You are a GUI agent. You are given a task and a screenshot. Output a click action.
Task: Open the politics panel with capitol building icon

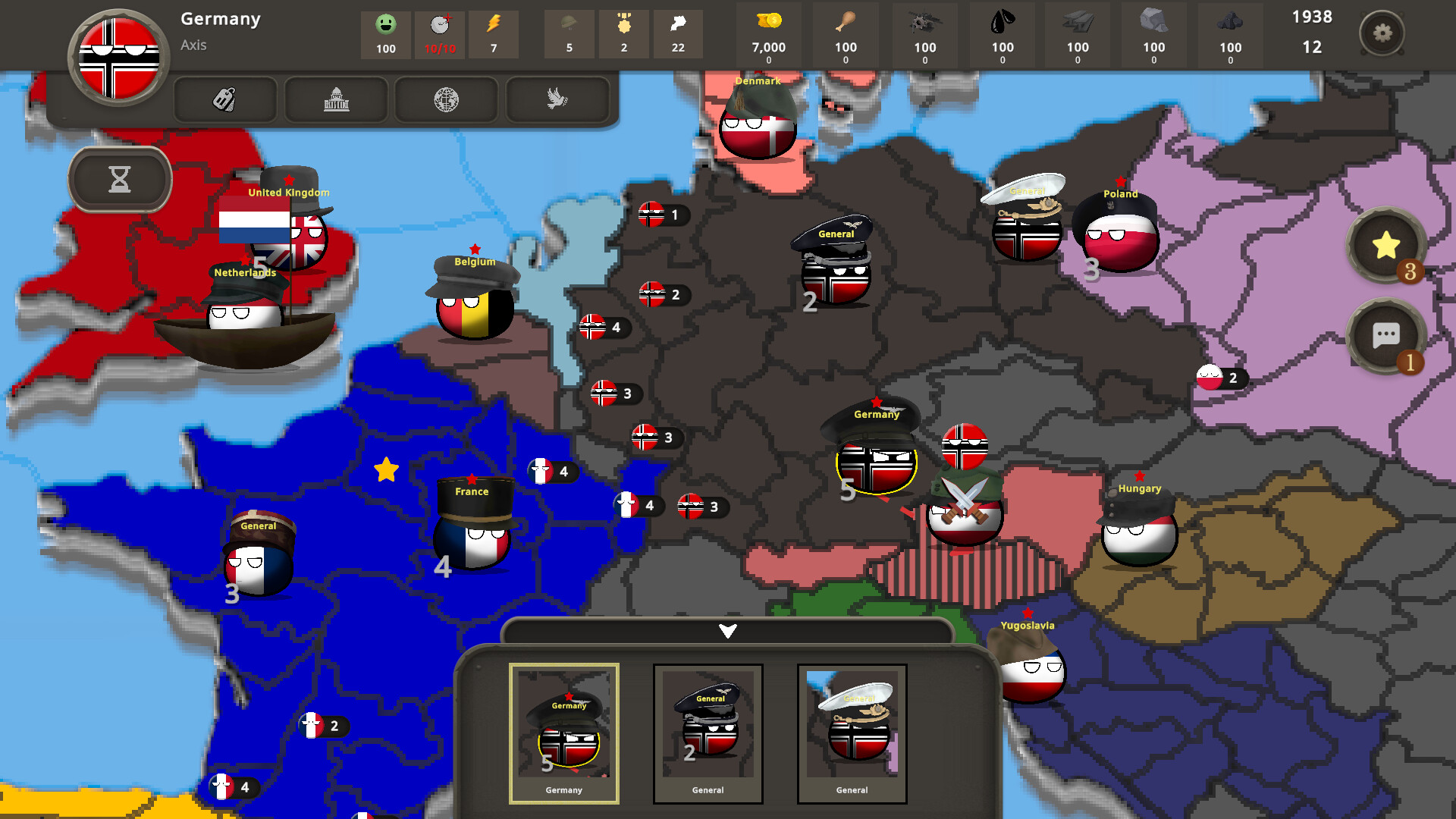pyautogui.click(x=335, y=99)
